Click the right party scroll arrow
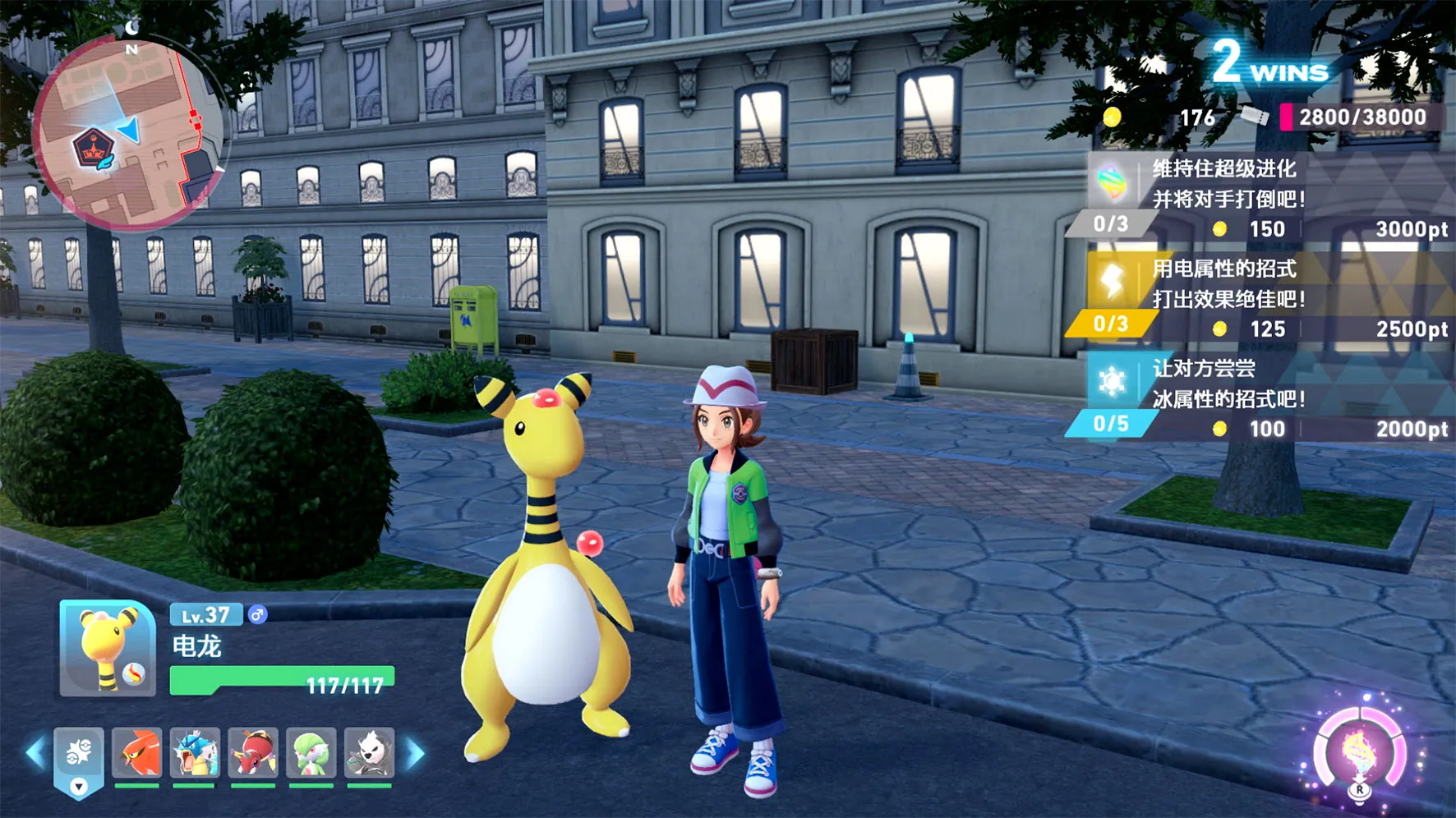 (416, 752)
